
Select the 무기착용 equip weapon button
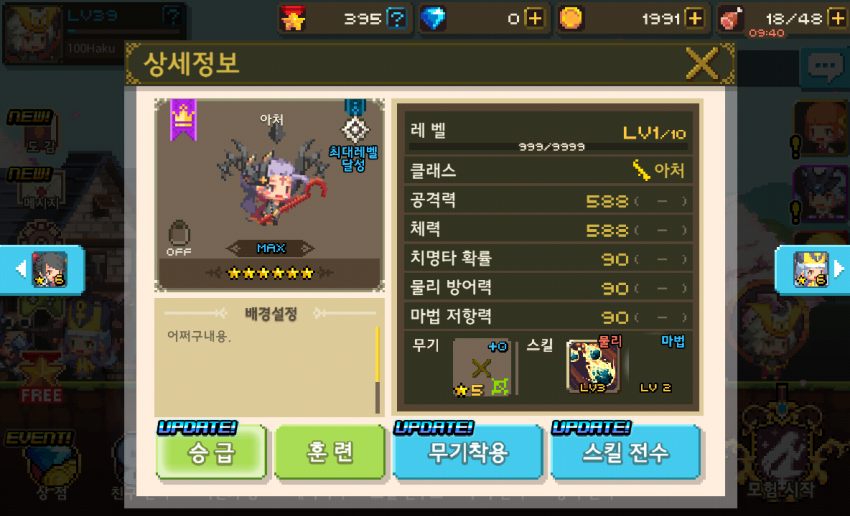[x=468, y=453]
